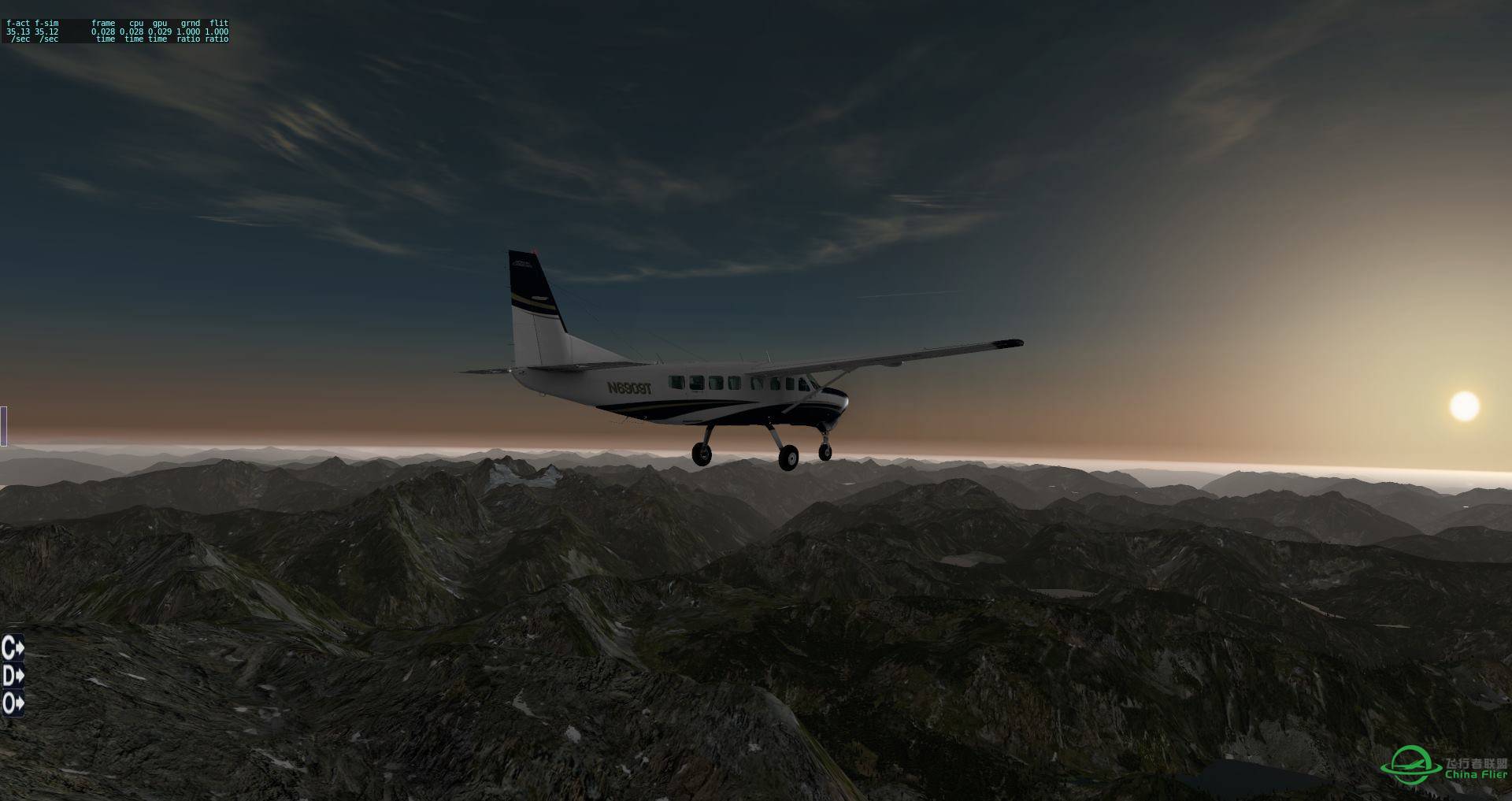Expand the O pop-out arrow tab

coord(12,703)
